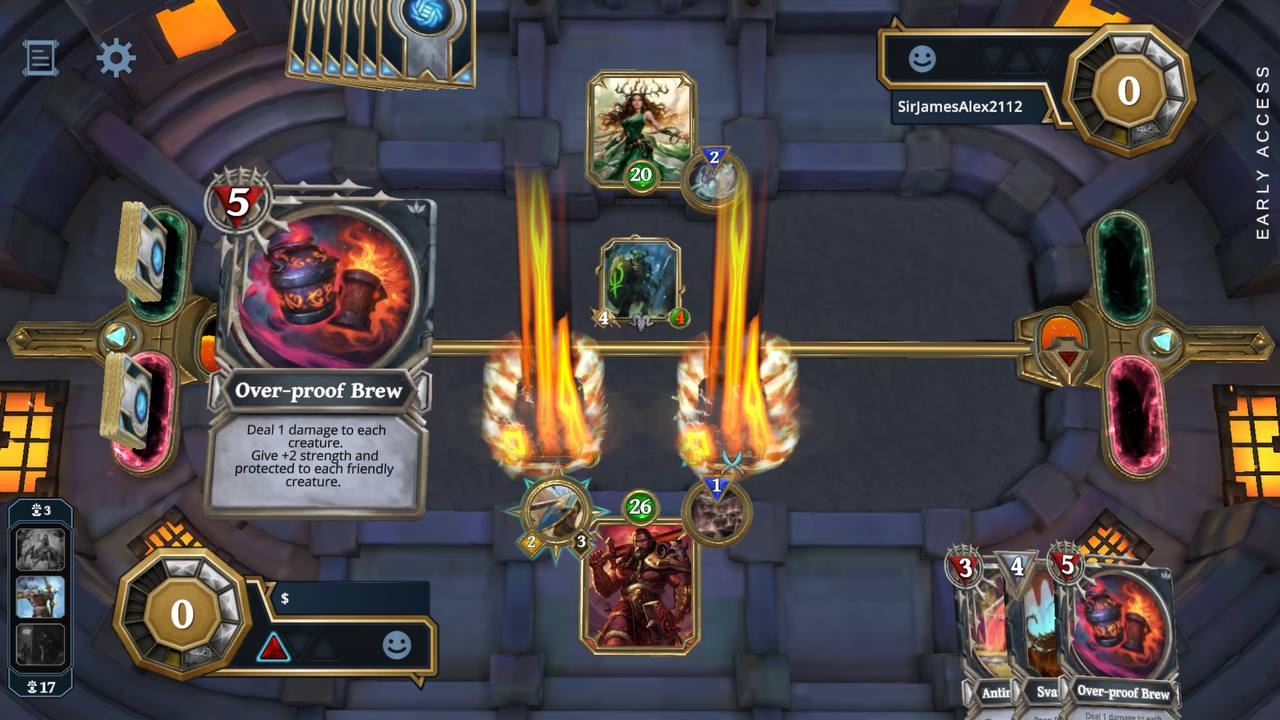Target the opponent god with 20 health
Viewport: 1280px width, 720px height.
(640, 125)
